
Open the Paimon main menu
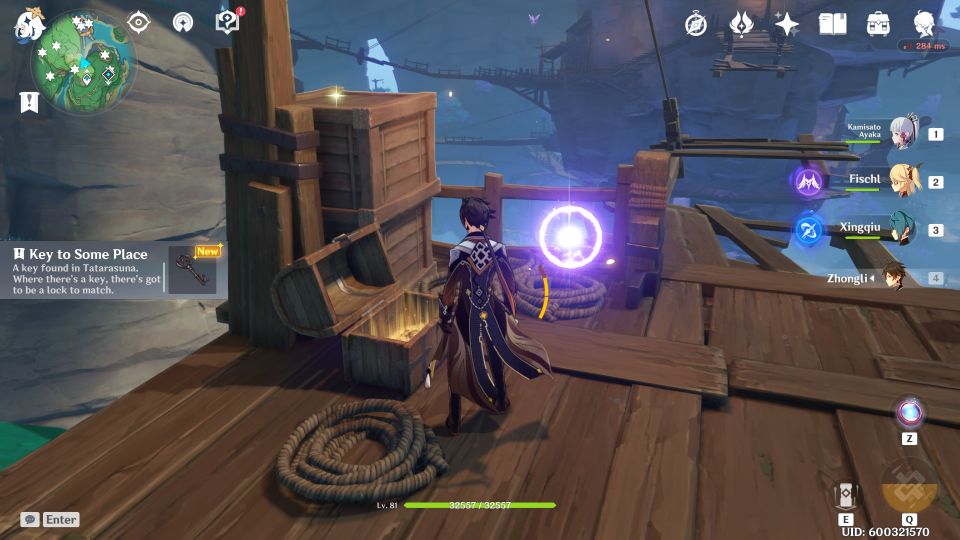(27, 24)
